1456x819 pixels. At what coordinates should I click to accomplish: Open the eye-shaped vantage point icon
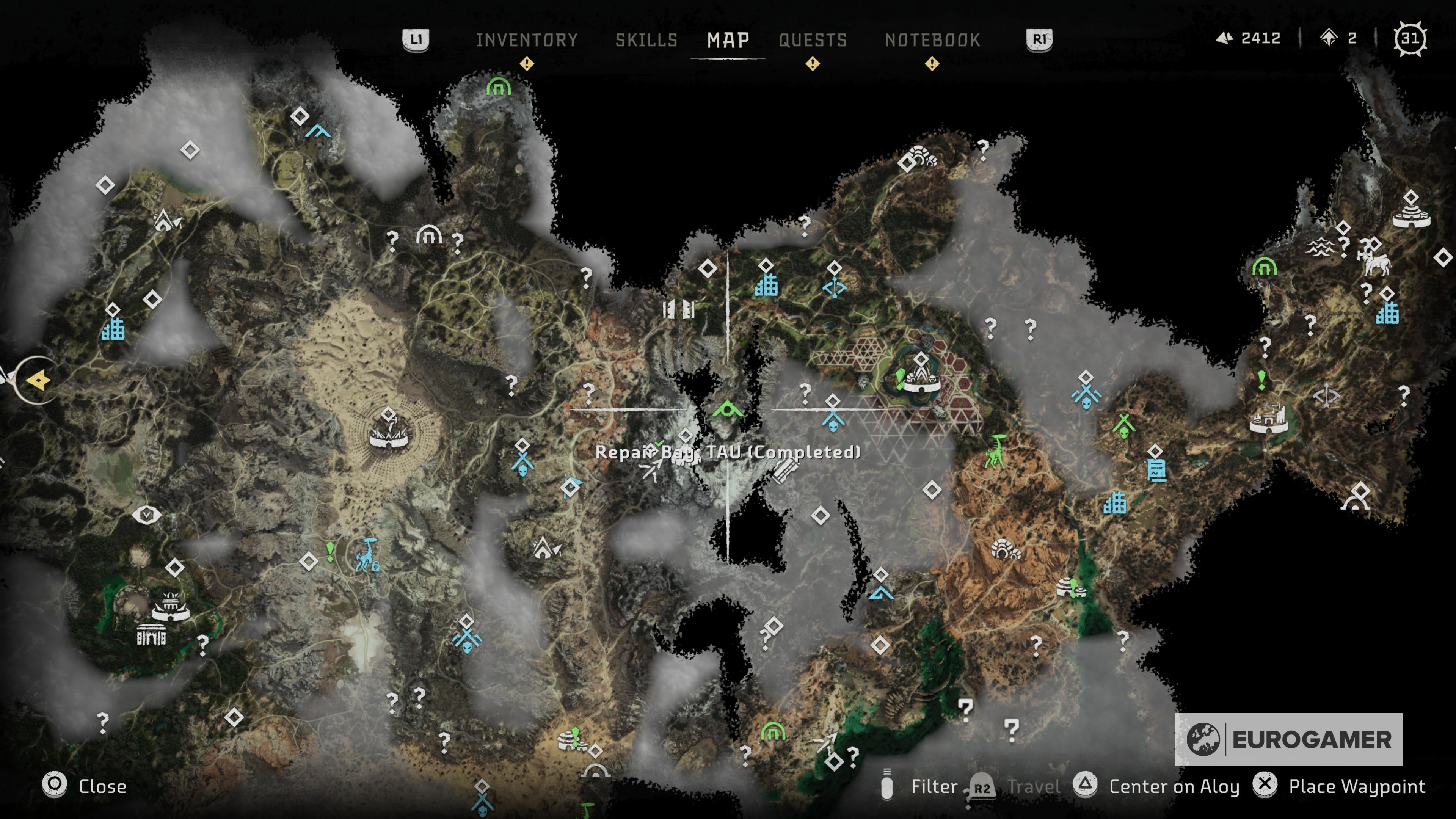147,515
